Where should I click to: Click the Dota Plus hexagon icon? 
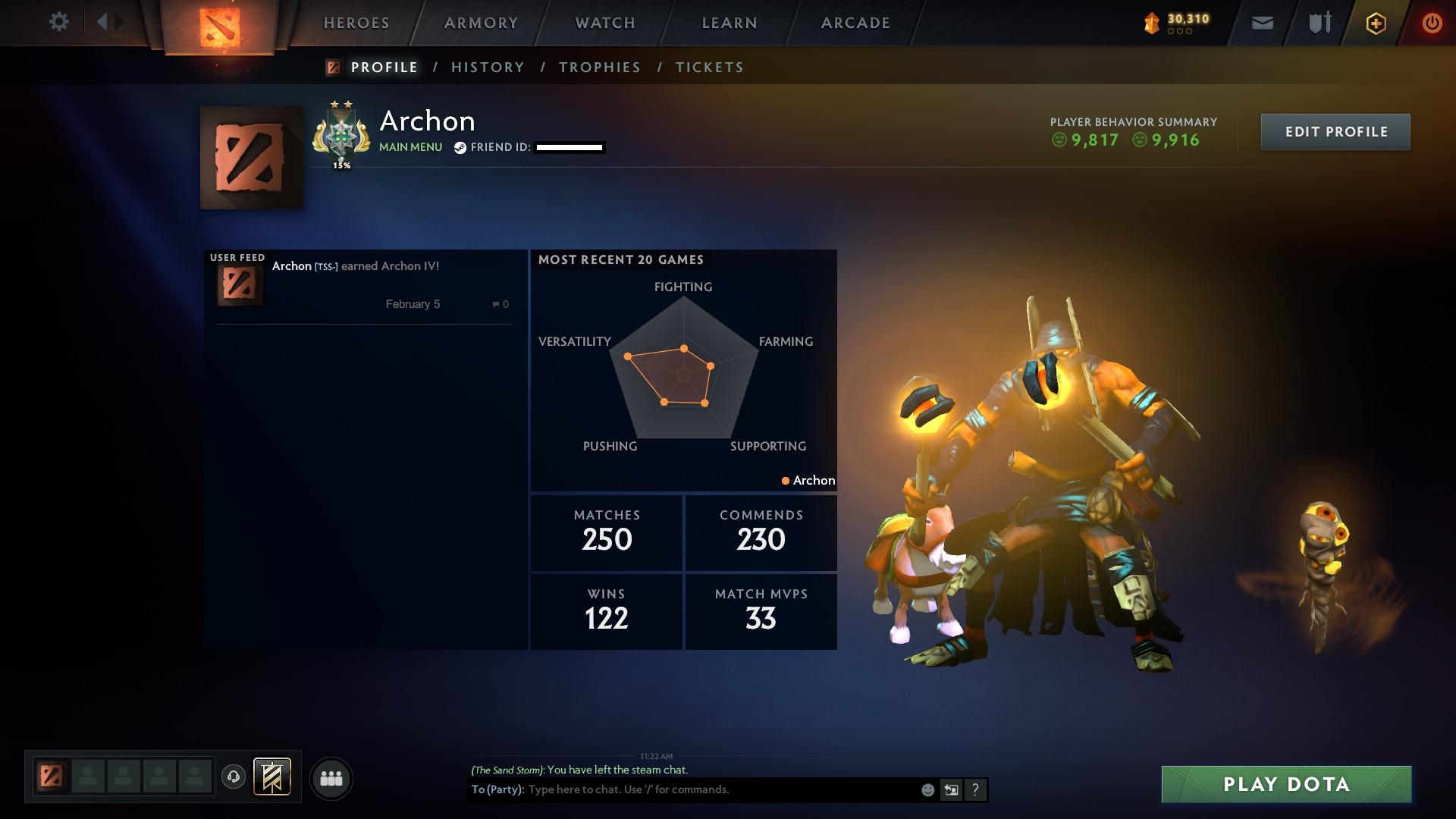tap(1375, 22)
